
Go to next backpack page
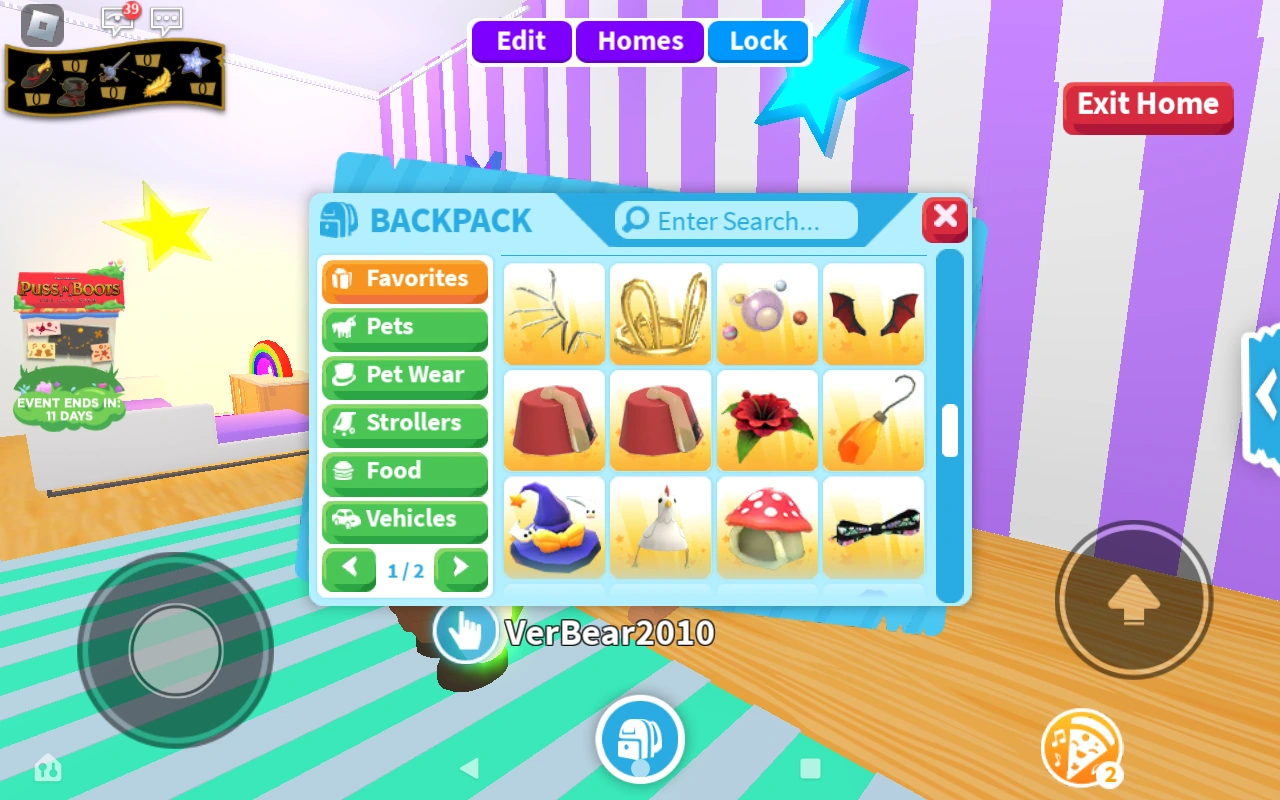point(461,568)
